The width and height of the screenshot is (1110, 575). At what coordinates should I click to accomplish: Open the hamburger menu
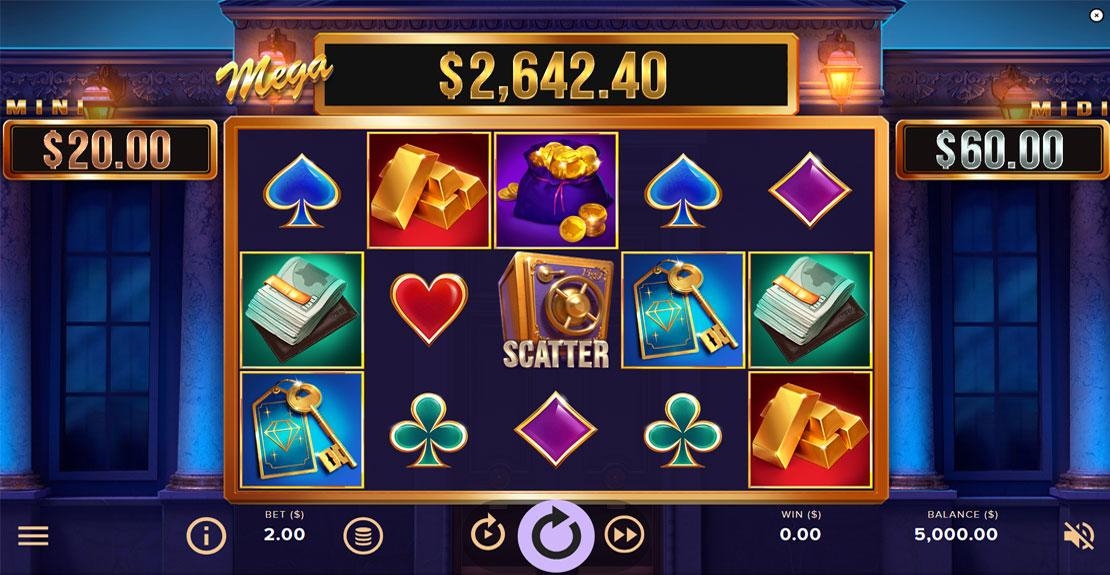coord(33,536)
